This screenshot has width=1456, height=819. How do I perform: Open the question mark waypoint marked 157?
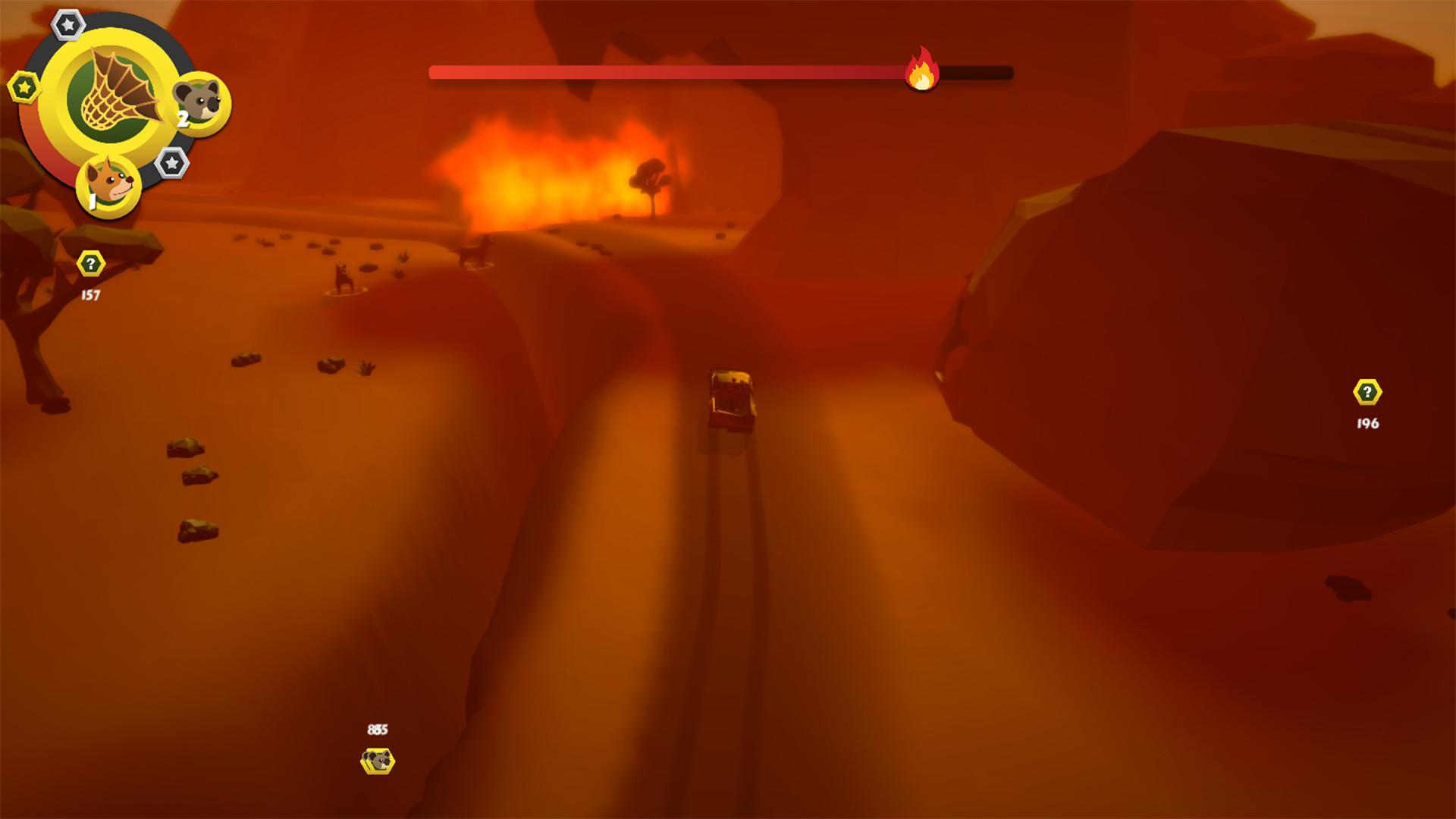89,265
